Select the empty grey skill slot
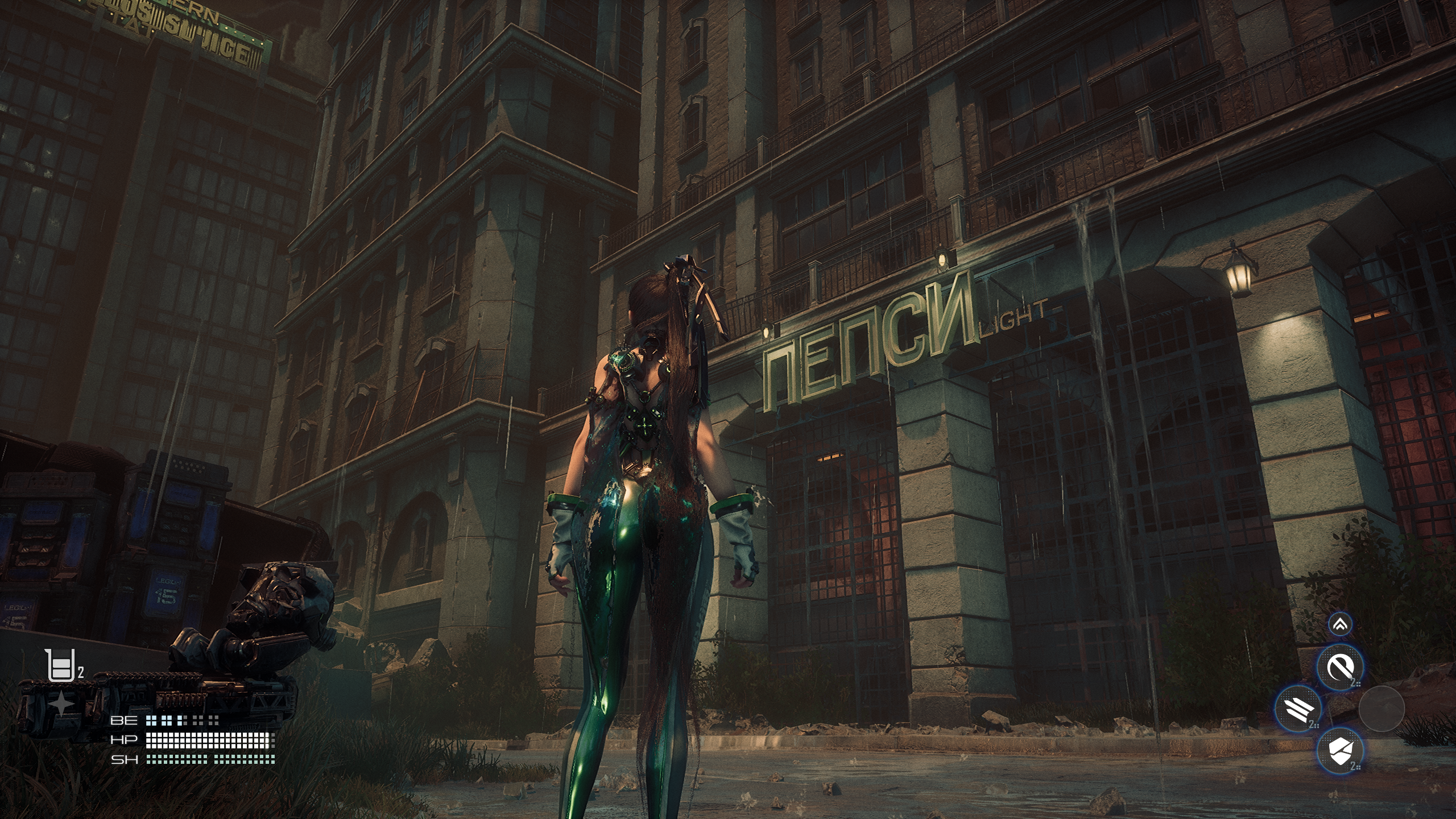1456x819 pixels. (x=1381, y=709)
